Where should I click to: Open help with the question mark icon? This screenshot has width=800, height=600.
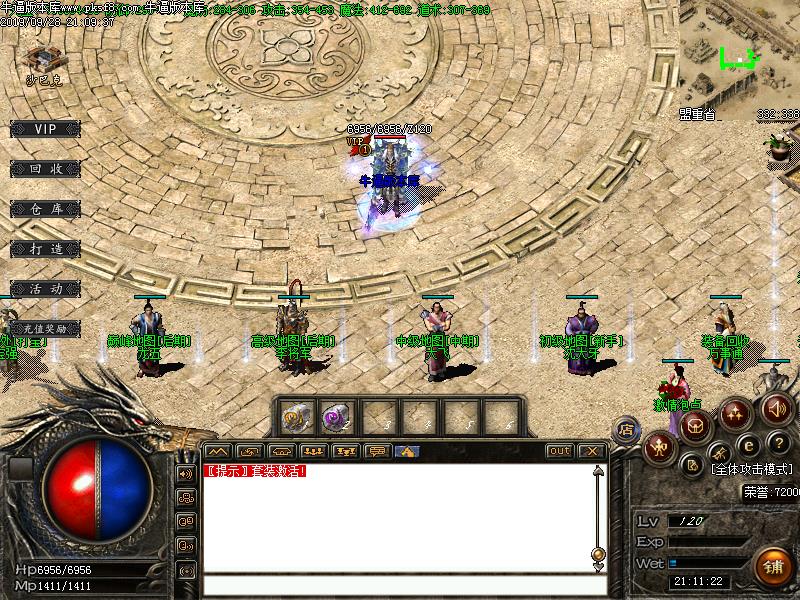(777, 443)
